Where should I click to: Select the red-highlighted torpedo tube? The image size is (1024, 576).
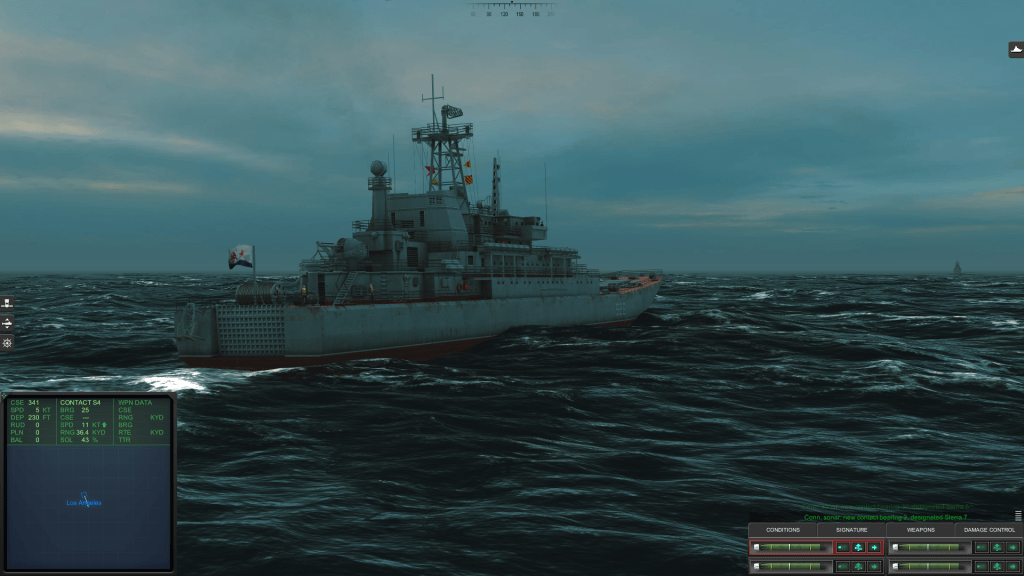point(791,547)
